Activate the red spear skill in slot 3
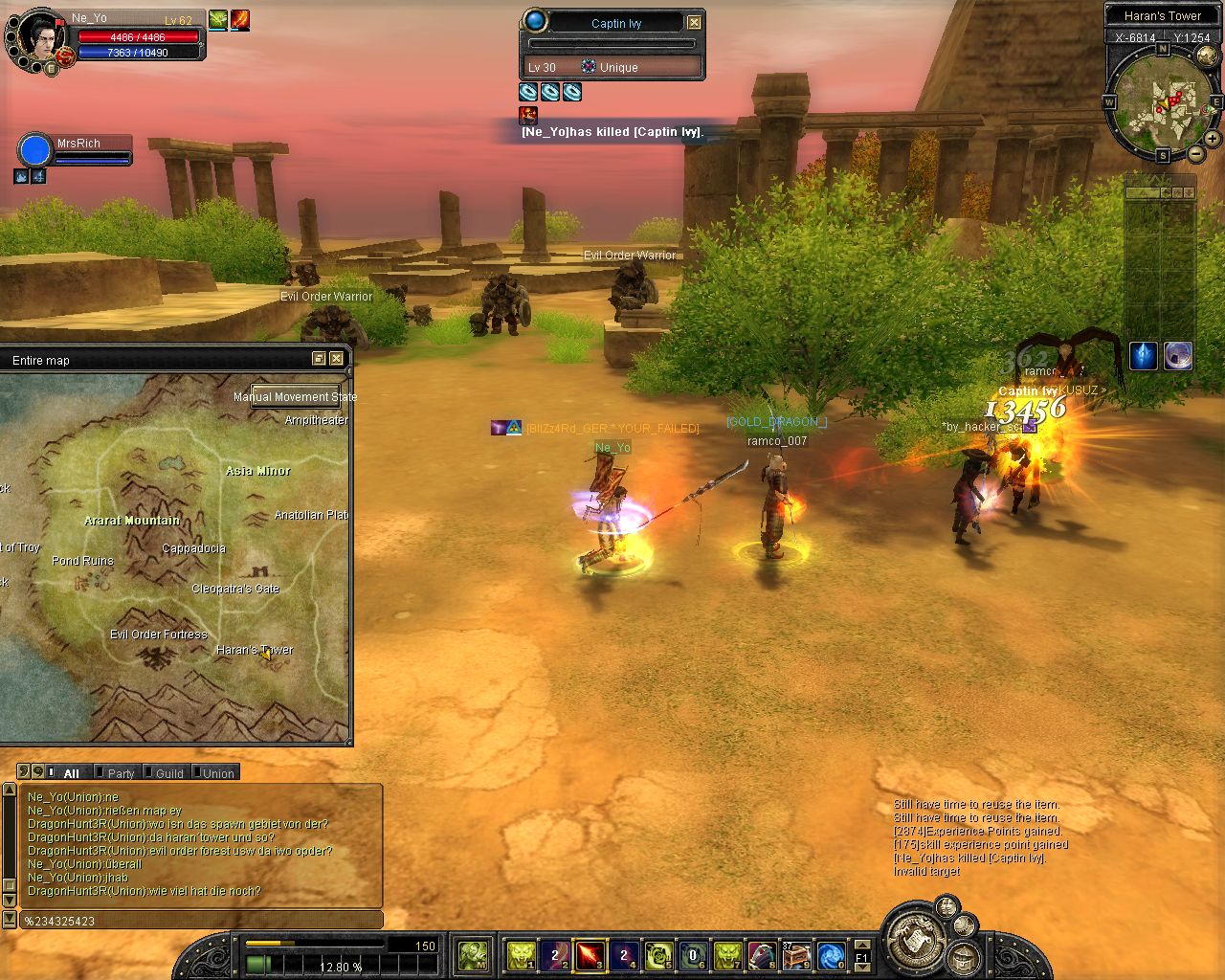 [590, 954]
